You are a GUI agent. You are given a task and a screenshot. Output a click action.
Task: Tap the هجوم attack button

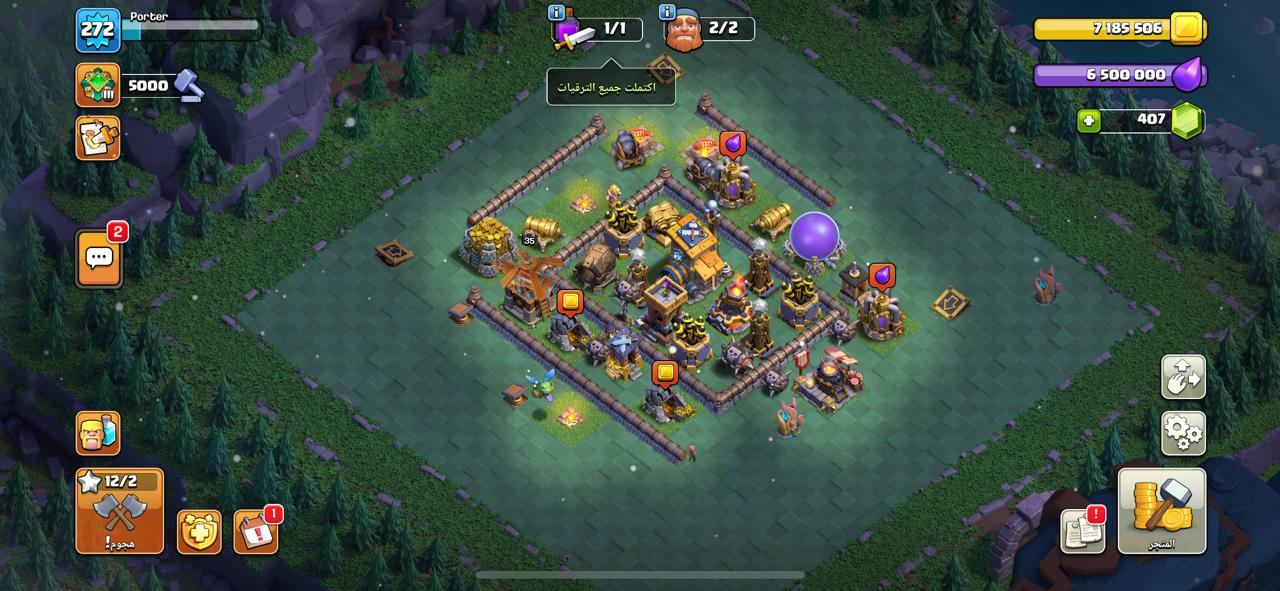pos(119,510)
